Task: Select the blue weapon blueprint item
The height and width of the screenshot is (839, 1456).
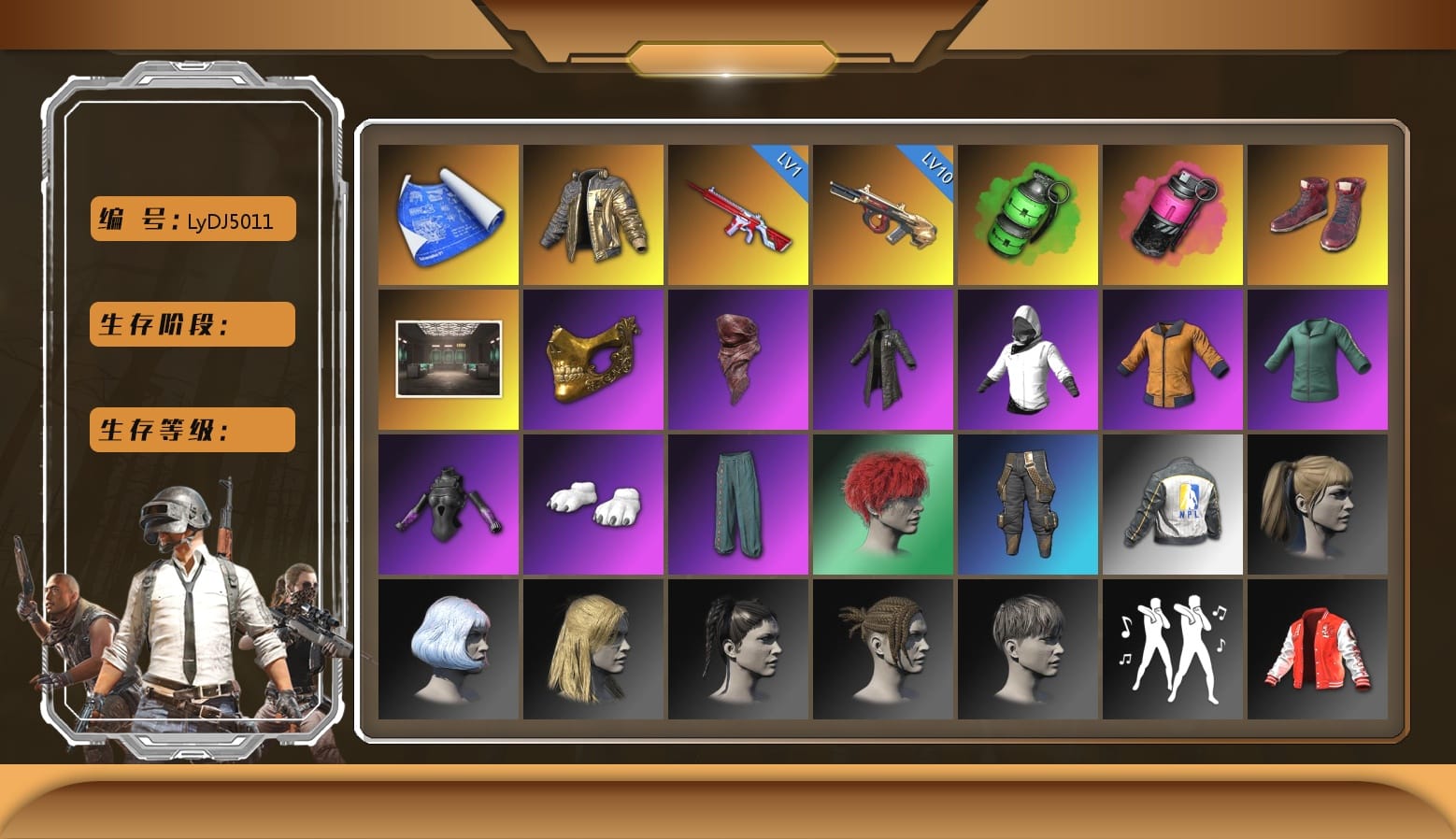Action: pos(449,213)
